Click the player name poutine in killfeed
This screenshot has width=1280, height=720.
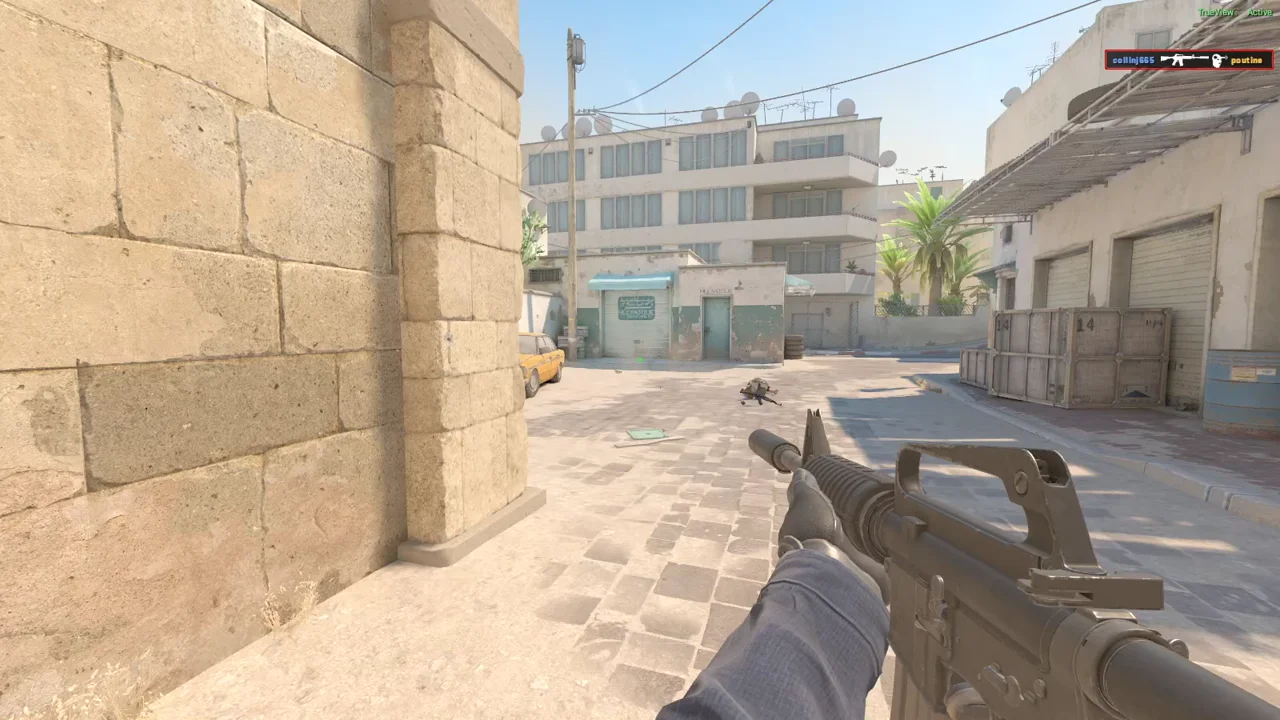pyautogui.click(x=1249, y=60)
